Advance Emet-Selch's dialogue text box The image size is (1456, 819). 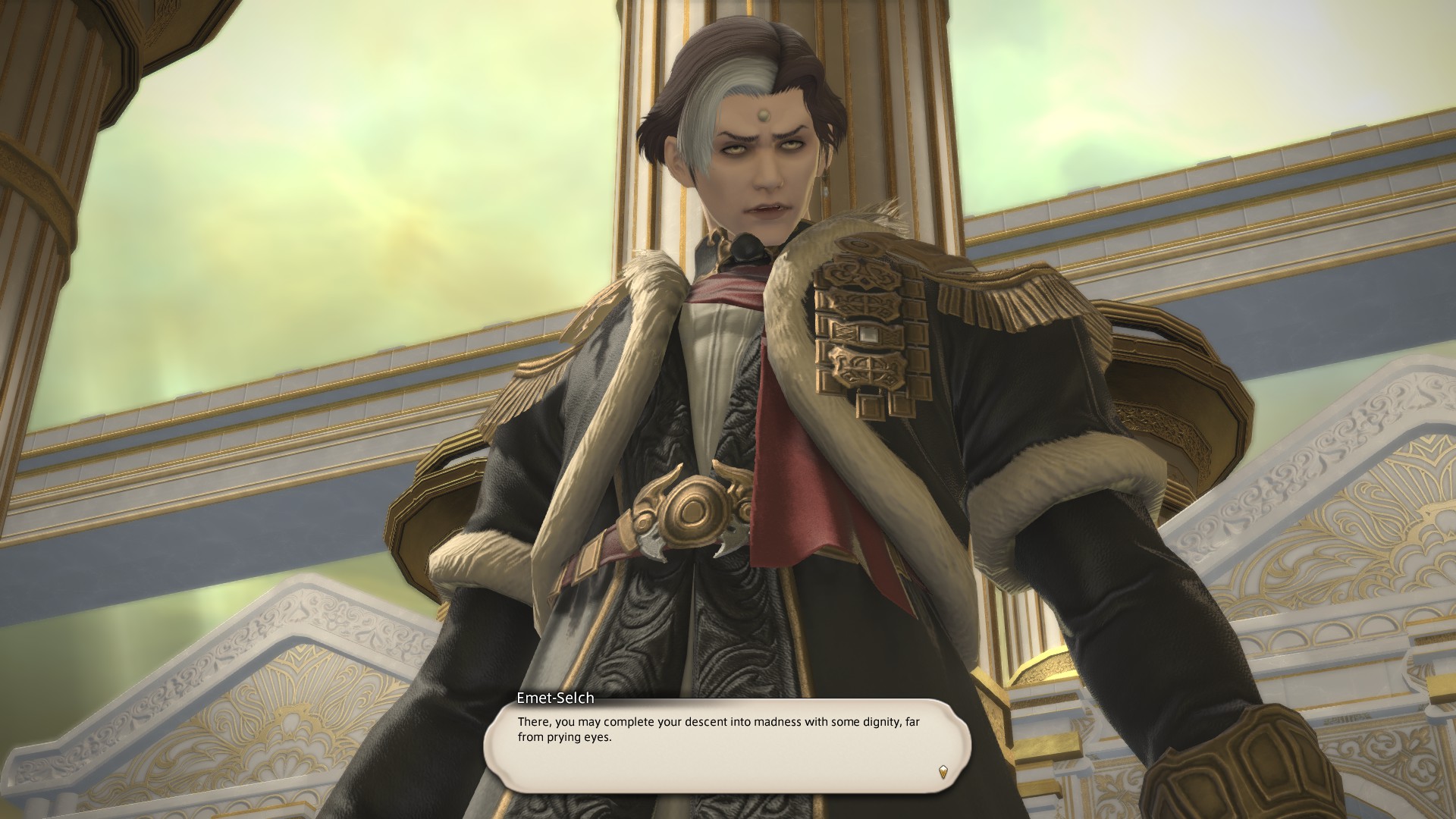point(726,745)
